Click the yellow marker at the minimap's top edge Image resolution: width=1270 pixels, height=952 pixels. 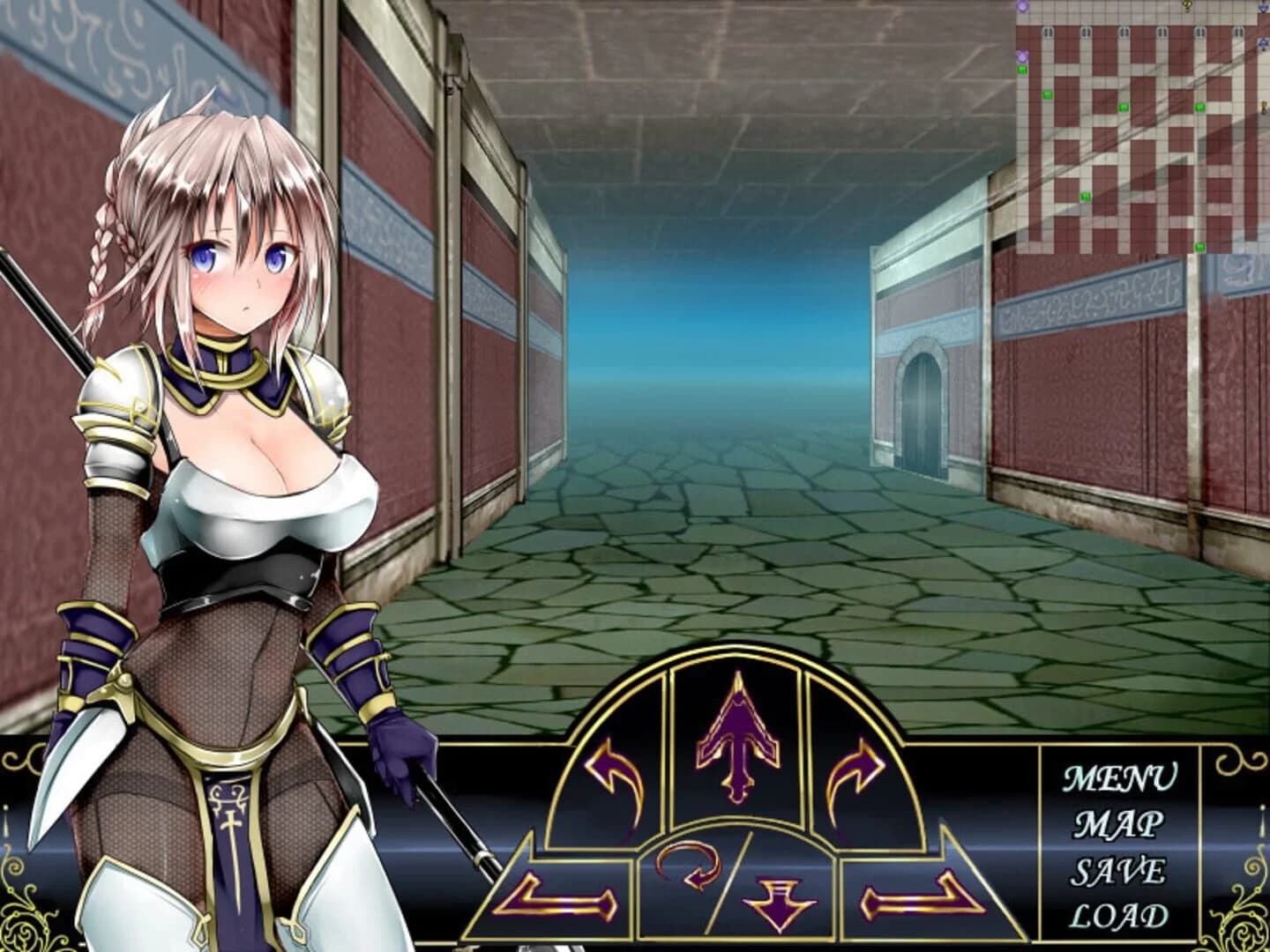click(1188, 7)
